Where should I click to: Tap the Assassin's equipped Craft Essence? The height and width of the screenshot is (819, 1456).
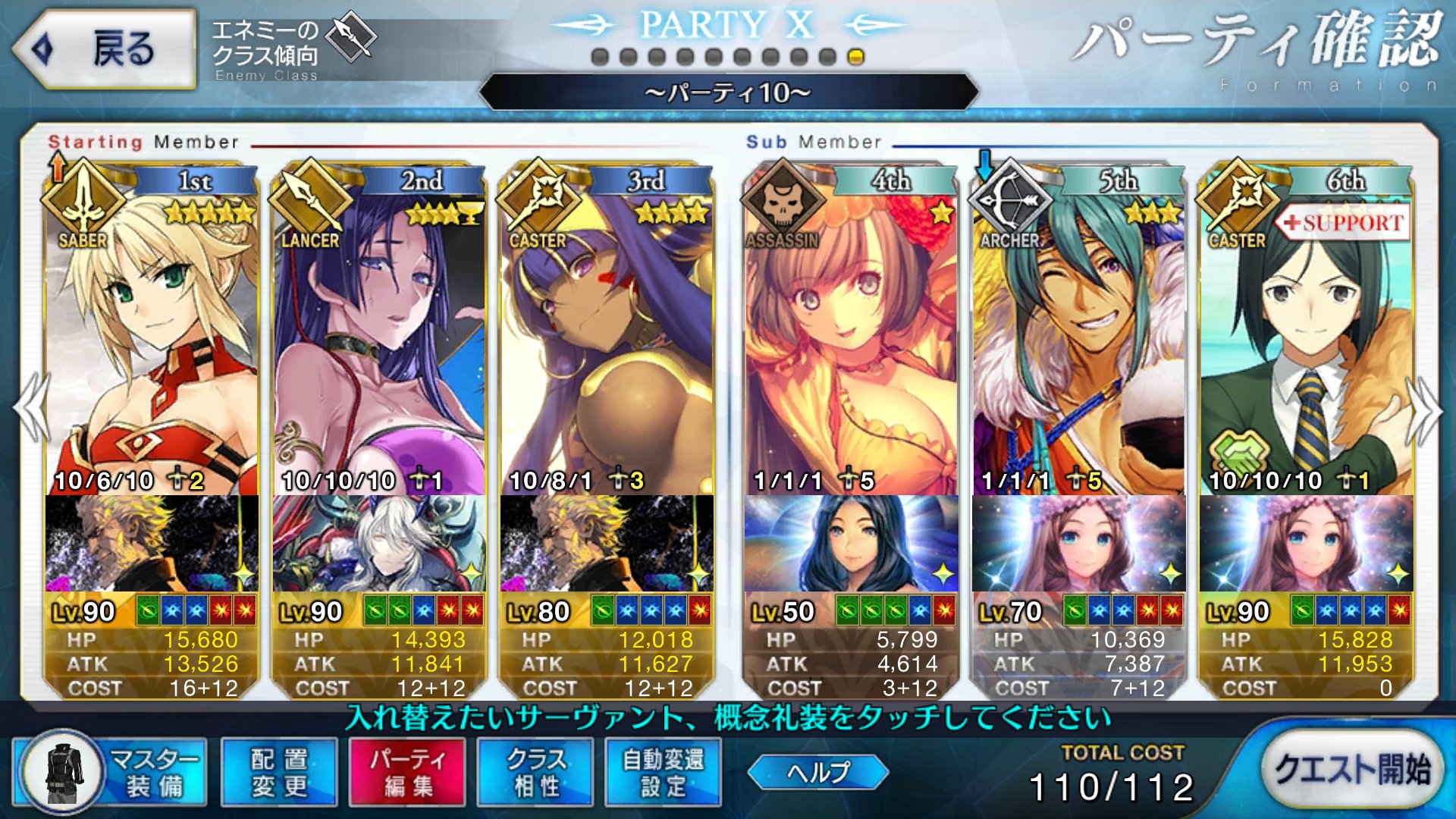click(x=851, y=543)
